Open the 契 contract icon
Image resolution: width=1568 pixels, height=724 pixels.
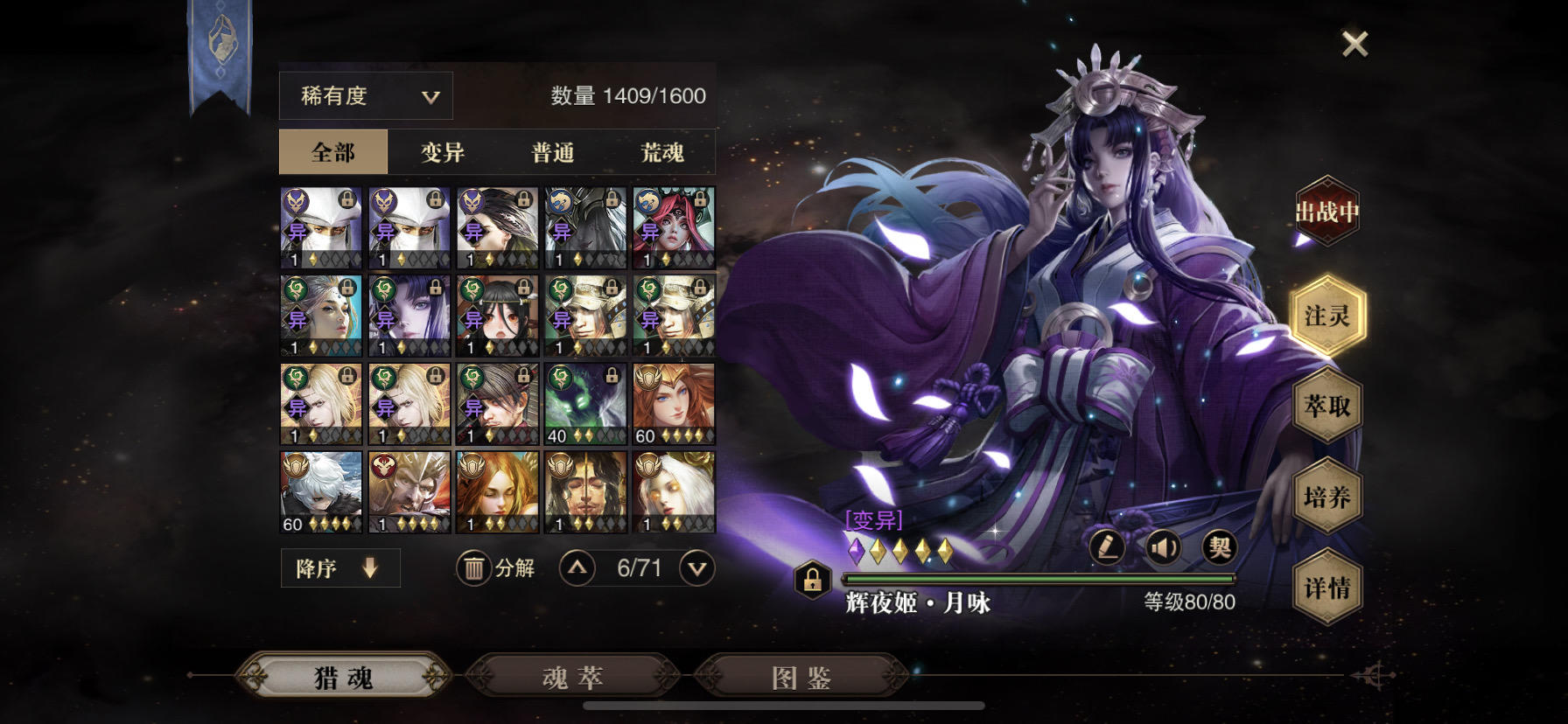tap(1222, 545)
